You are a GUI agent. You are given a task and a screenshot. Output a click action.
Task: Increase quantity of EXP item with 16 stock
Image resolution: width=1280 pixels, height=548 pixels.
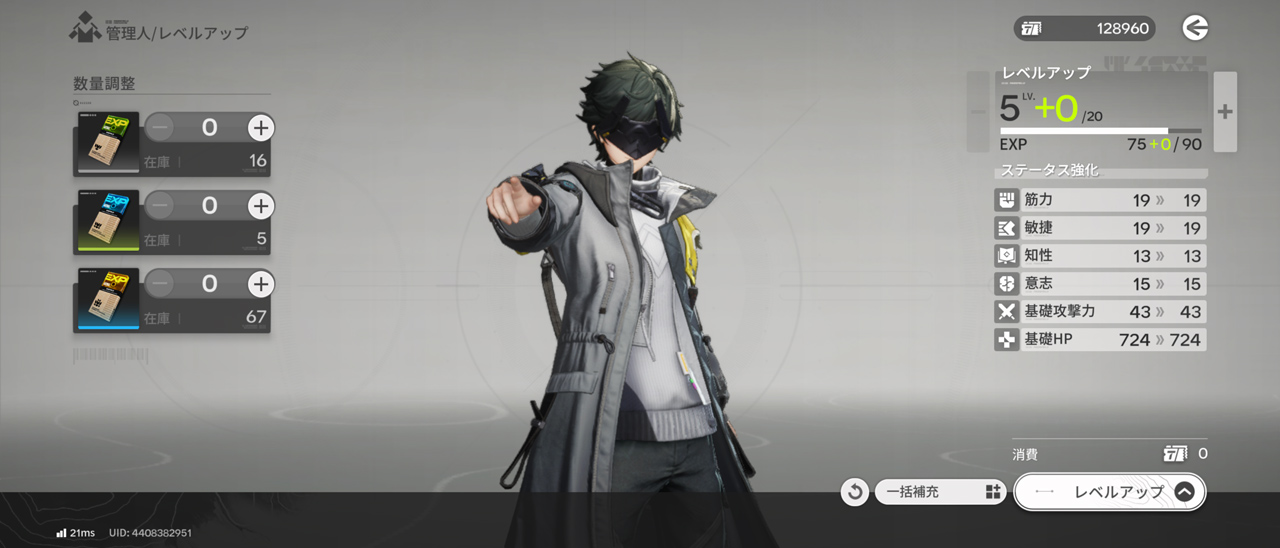pos(260,127)
